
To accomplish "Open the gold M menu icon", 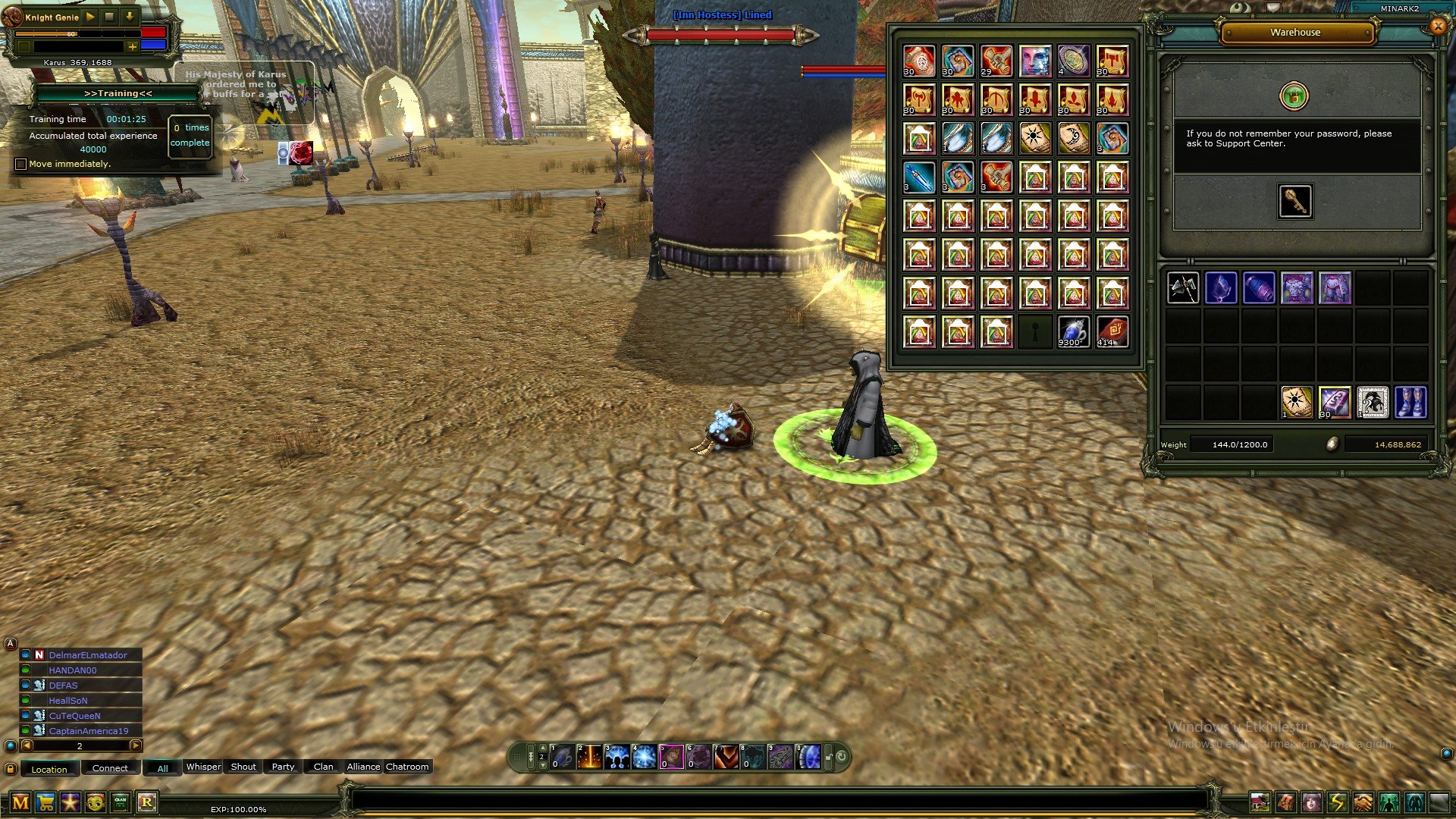I will [20, 802].
